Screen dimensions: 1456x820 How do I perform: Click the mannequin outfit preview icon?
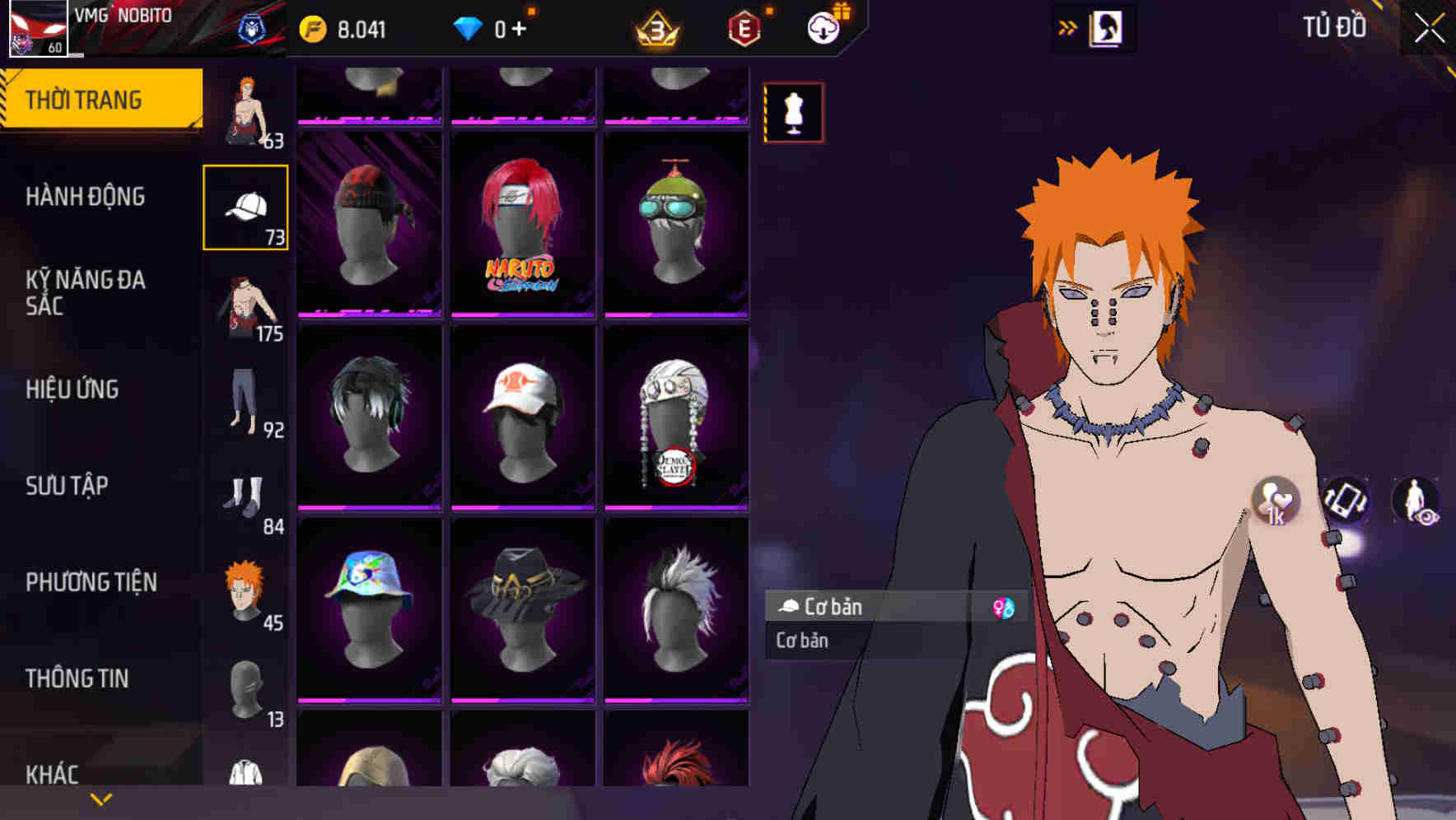[793, 111]
